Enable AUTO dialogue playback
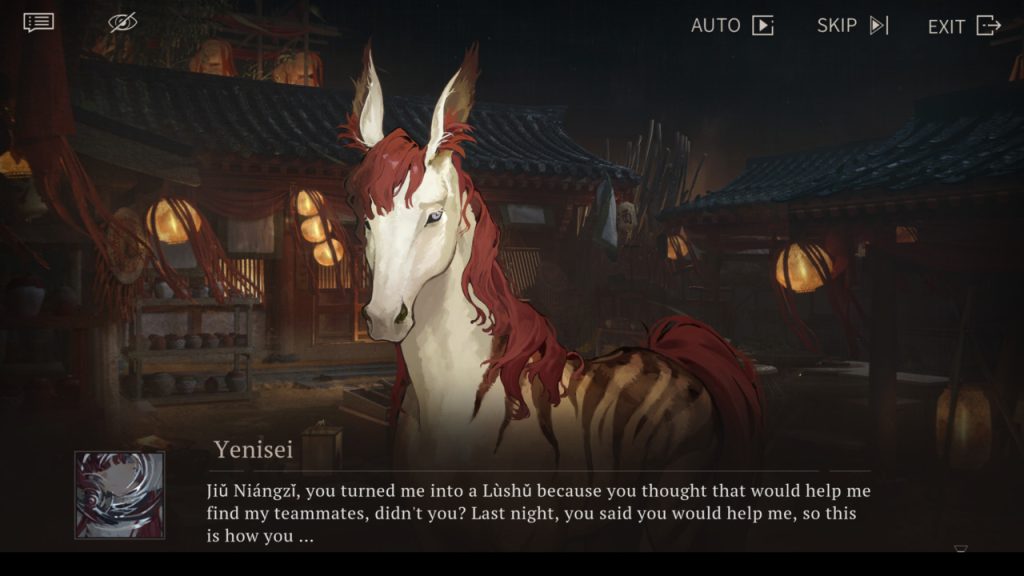This screenshot has height=576, width=1024. click(x=732, y=25)
